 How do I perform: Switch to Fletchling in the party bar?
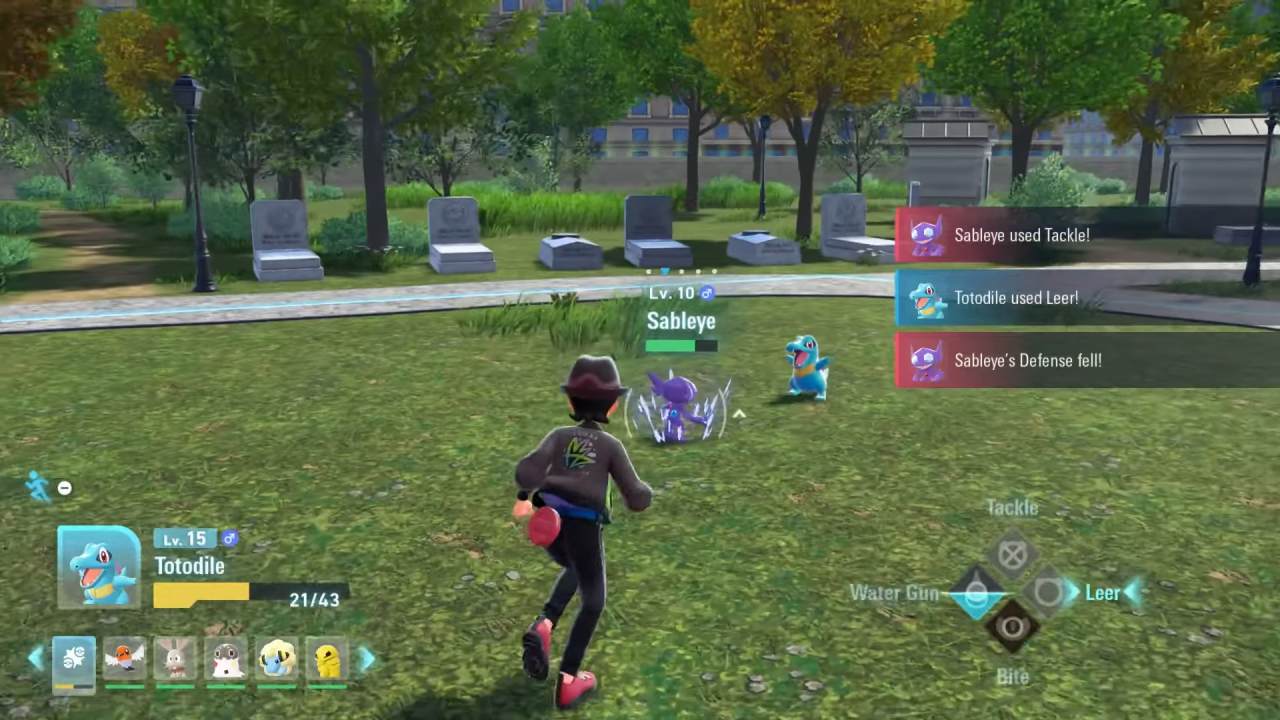tap(125, 661)
